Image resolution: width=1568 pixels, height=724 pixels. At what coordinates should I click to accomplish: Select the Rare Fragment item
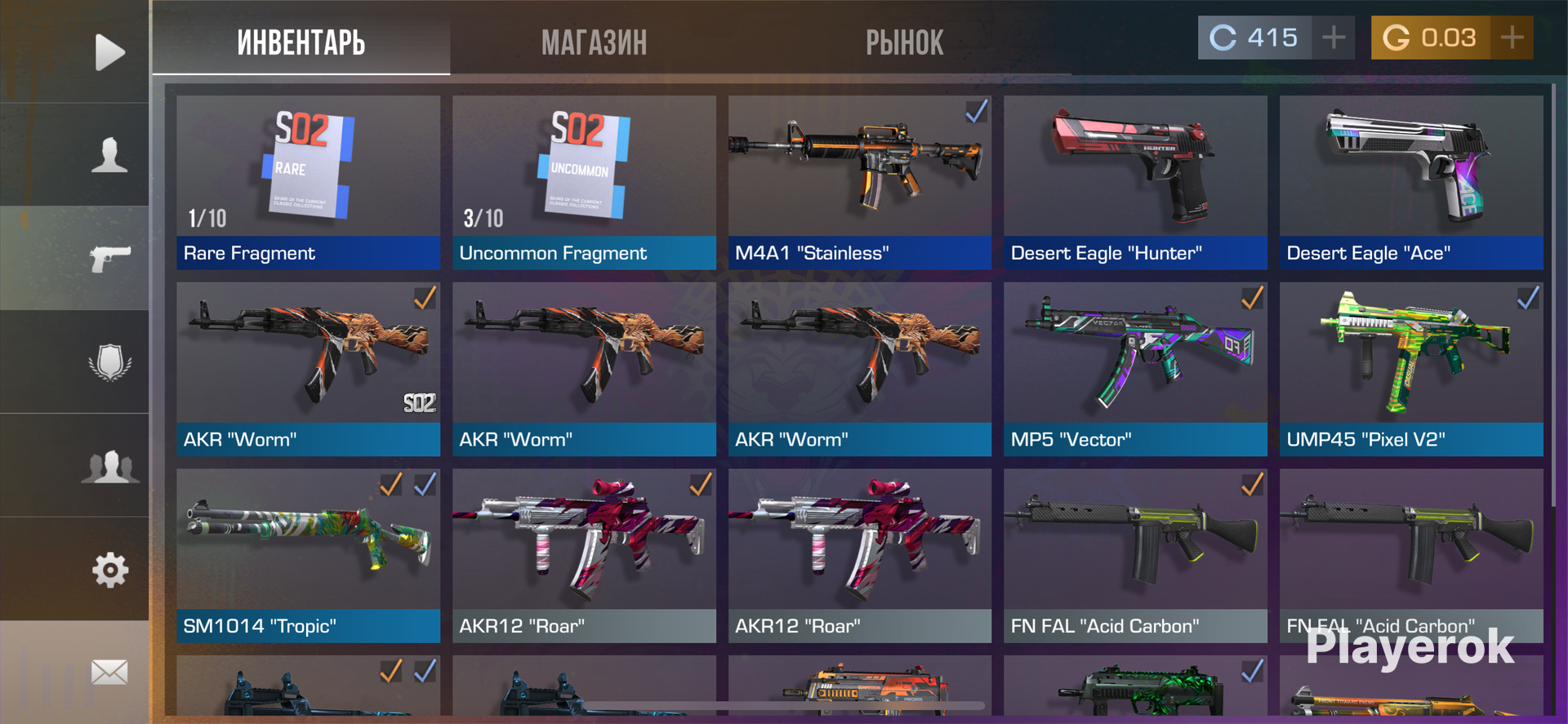[x=308, y=182]
